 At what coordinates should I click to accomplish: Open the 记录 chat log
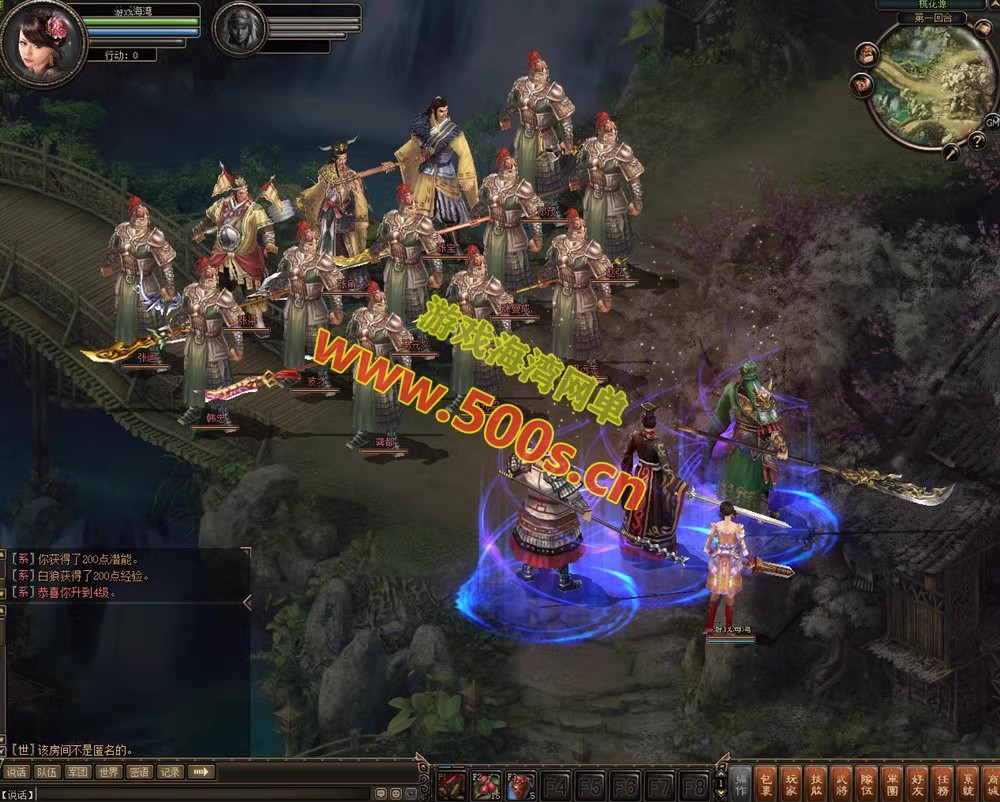[x=171, y=772]
